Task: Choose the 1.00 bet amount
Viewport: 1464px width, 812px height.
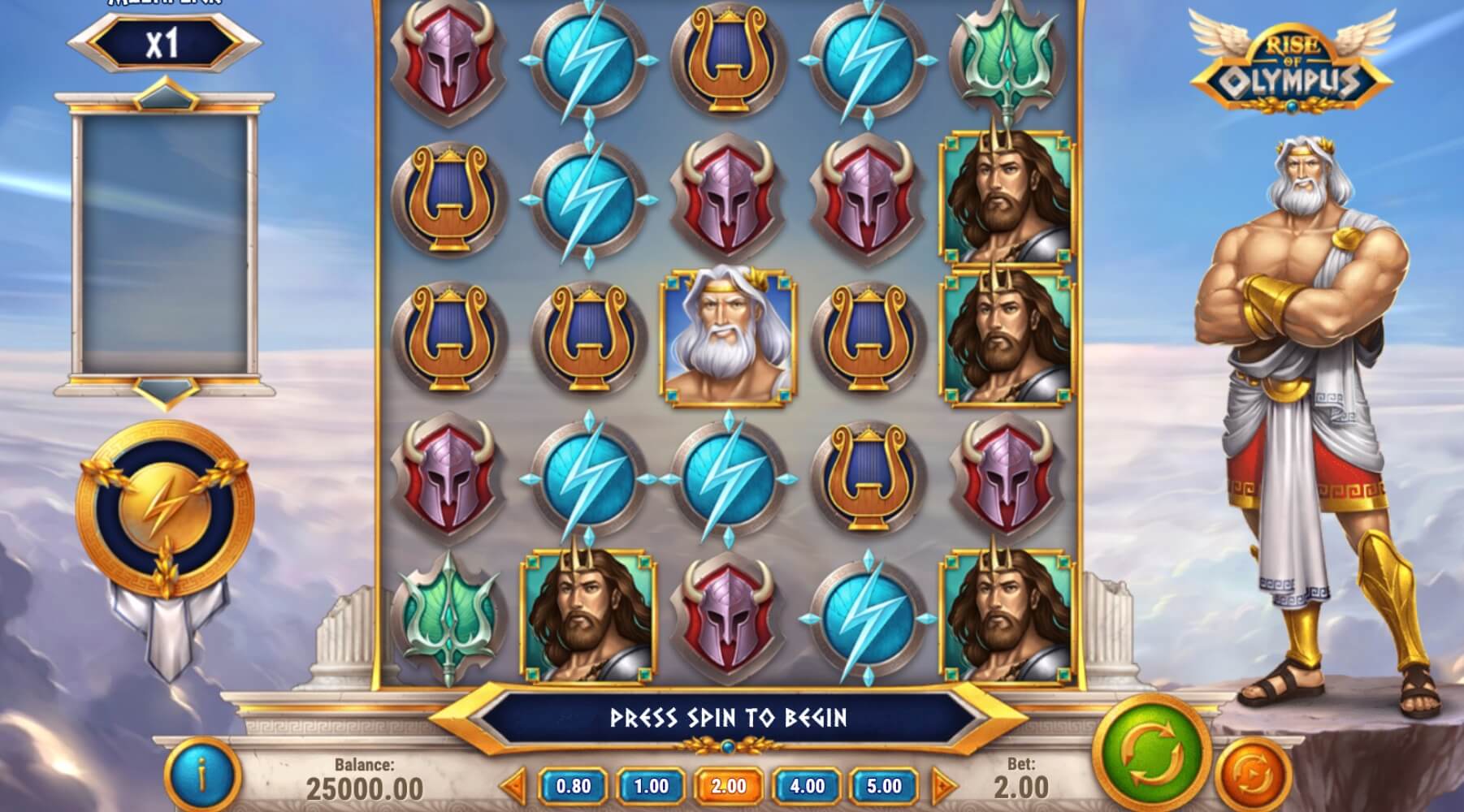Action: pos(651,786)
